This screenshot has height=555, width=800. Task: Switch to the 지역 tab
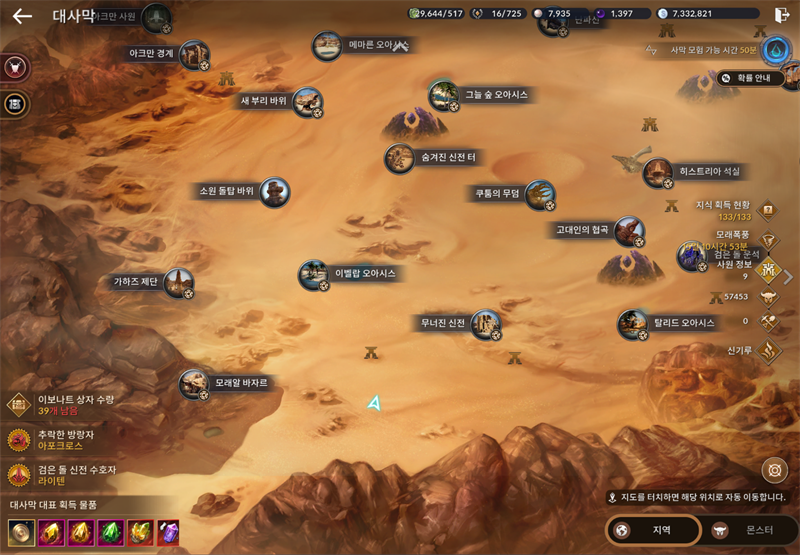pyautogui.click(x=654, y=530)
